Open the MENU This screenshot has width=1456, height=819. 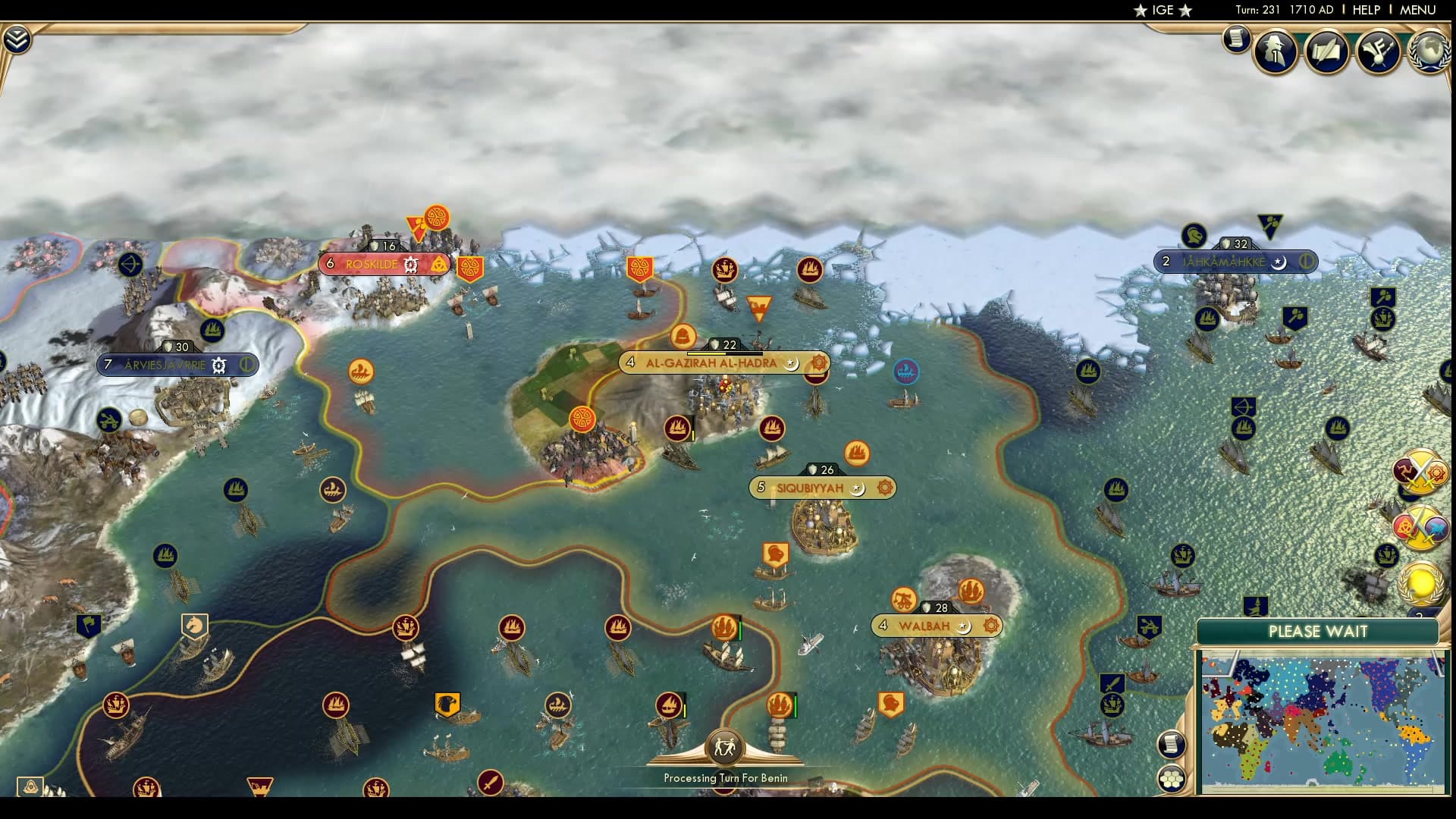point(1419,11)
